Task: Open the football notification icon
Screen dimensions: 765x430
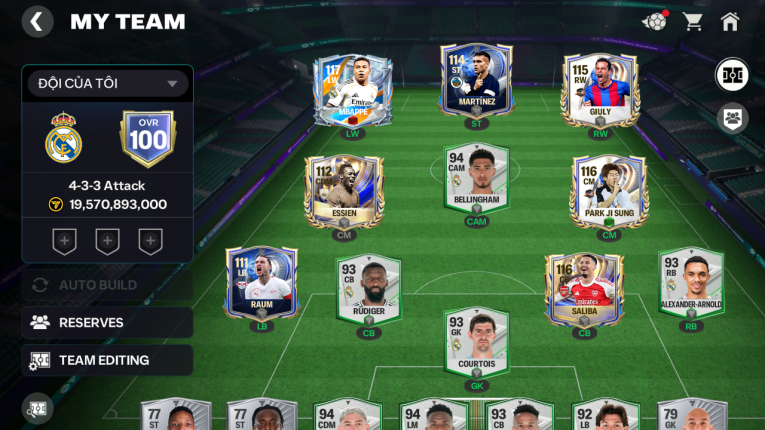Action: [x=655, y=21]
